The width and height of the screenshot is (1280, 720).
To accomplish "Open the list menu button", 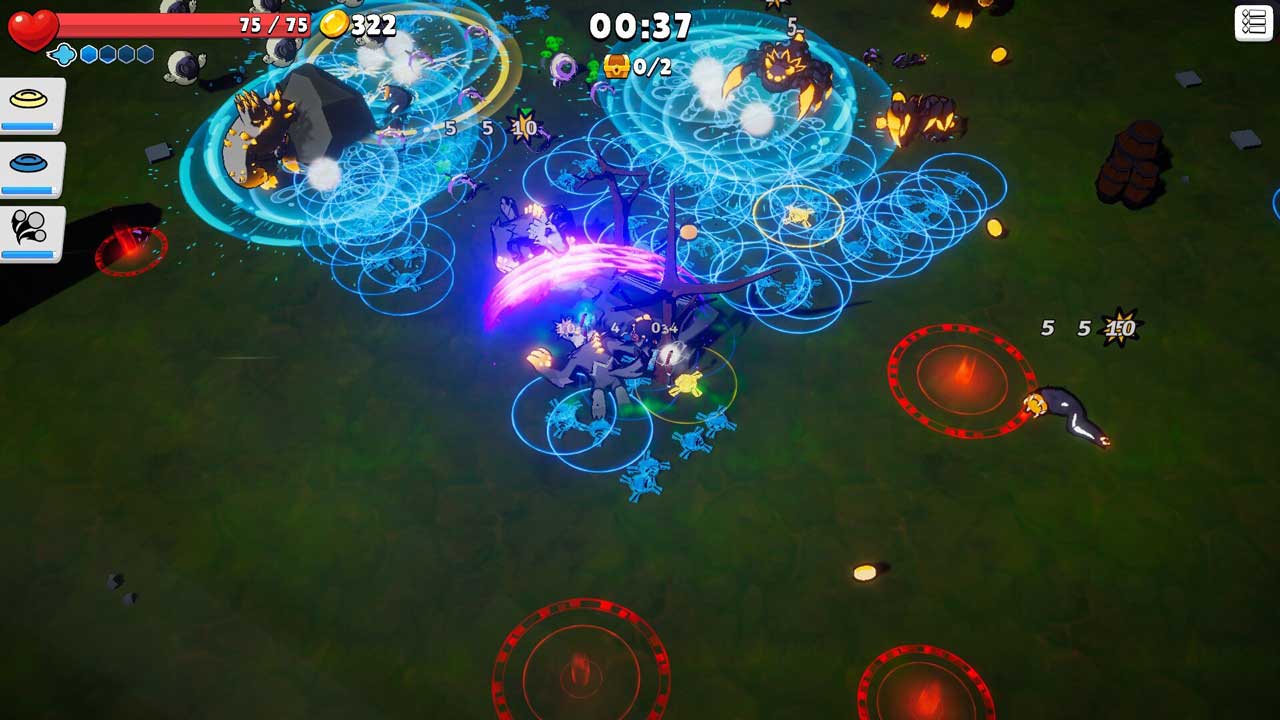I will (x=1253, y=23).
